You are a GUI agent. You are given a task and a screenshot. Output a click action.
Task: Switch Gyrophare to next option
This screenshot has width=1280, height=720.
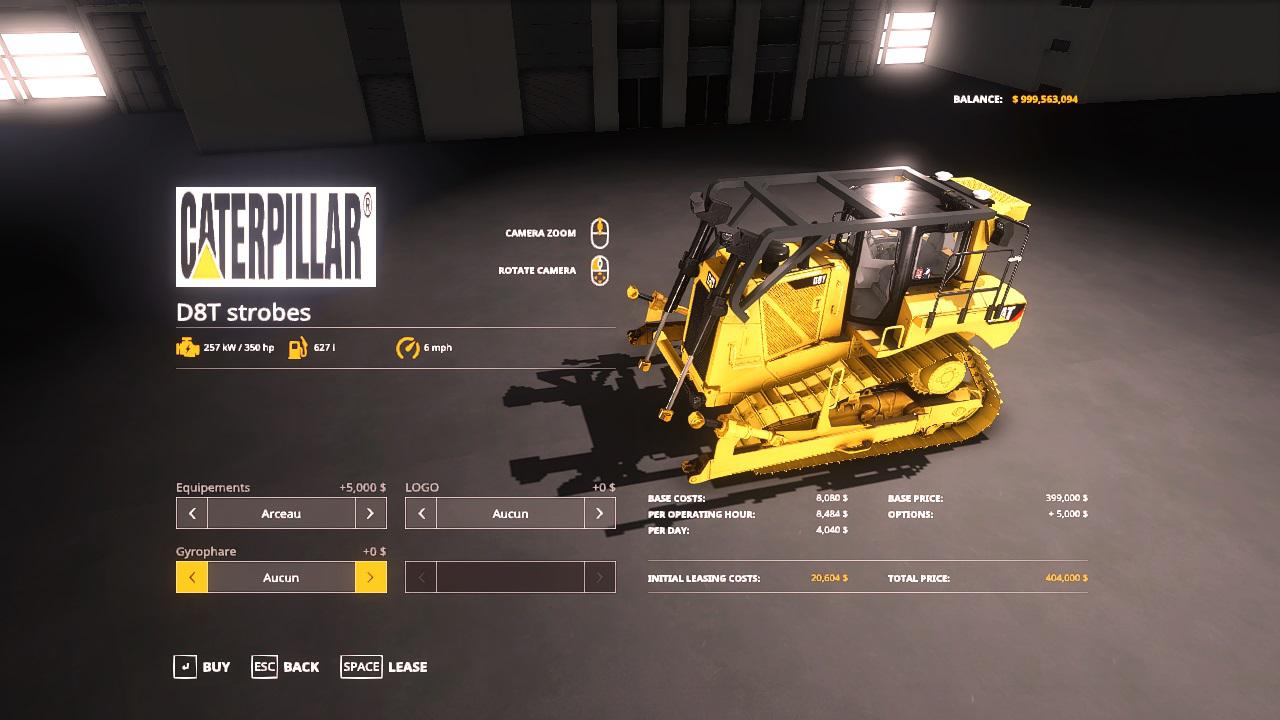click(x=370, y=578)
